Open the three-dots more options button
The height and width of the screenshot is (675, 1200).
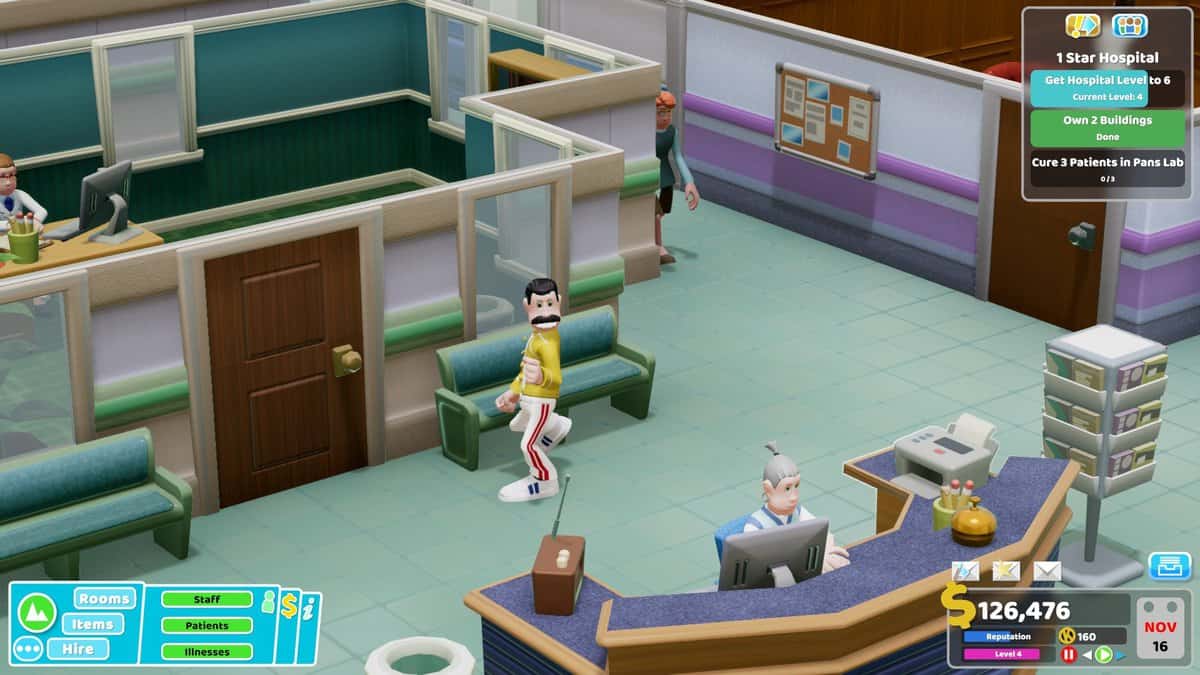29,649
